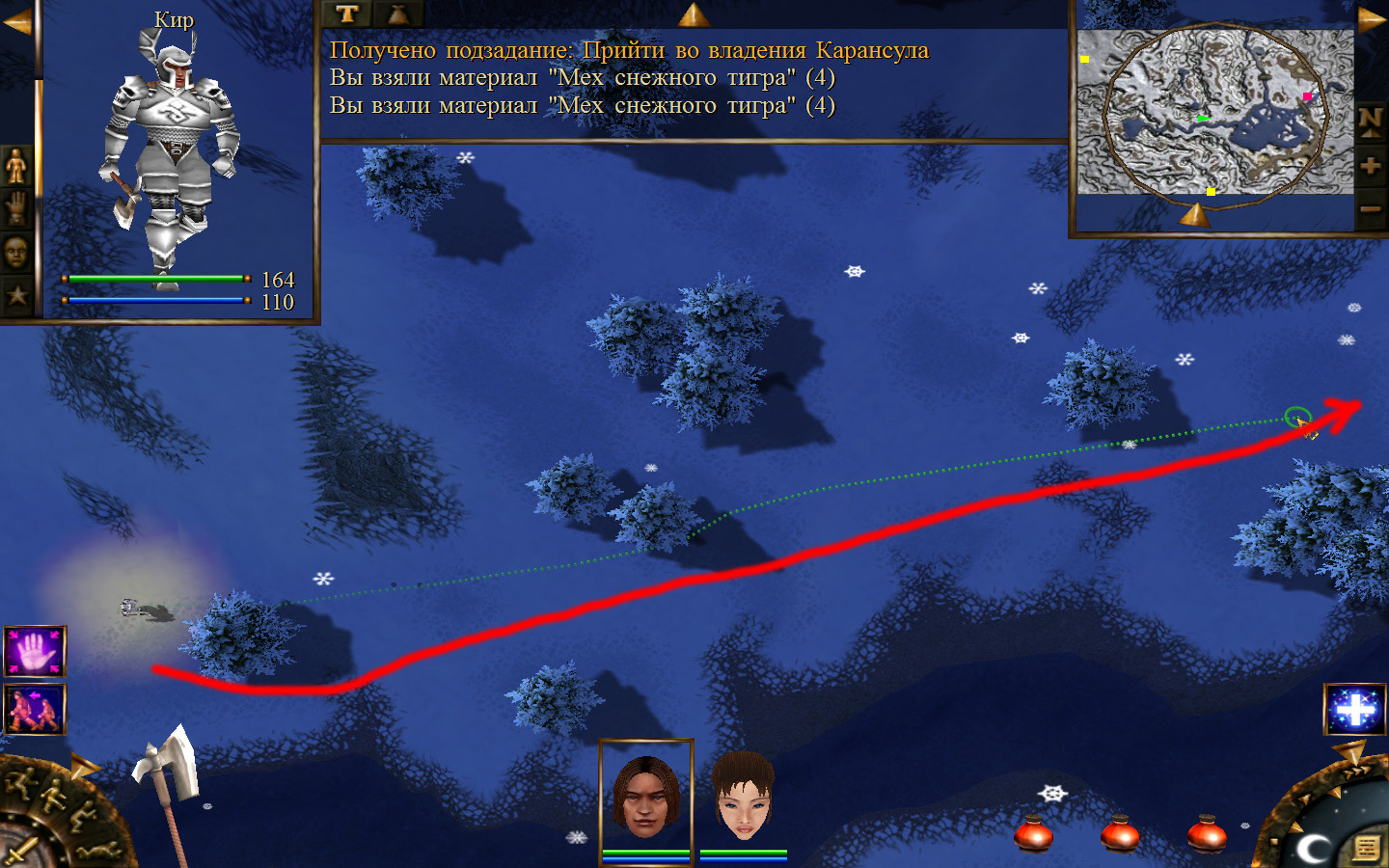Open the face icon in left panel
1389x868 pixels.
16,253
